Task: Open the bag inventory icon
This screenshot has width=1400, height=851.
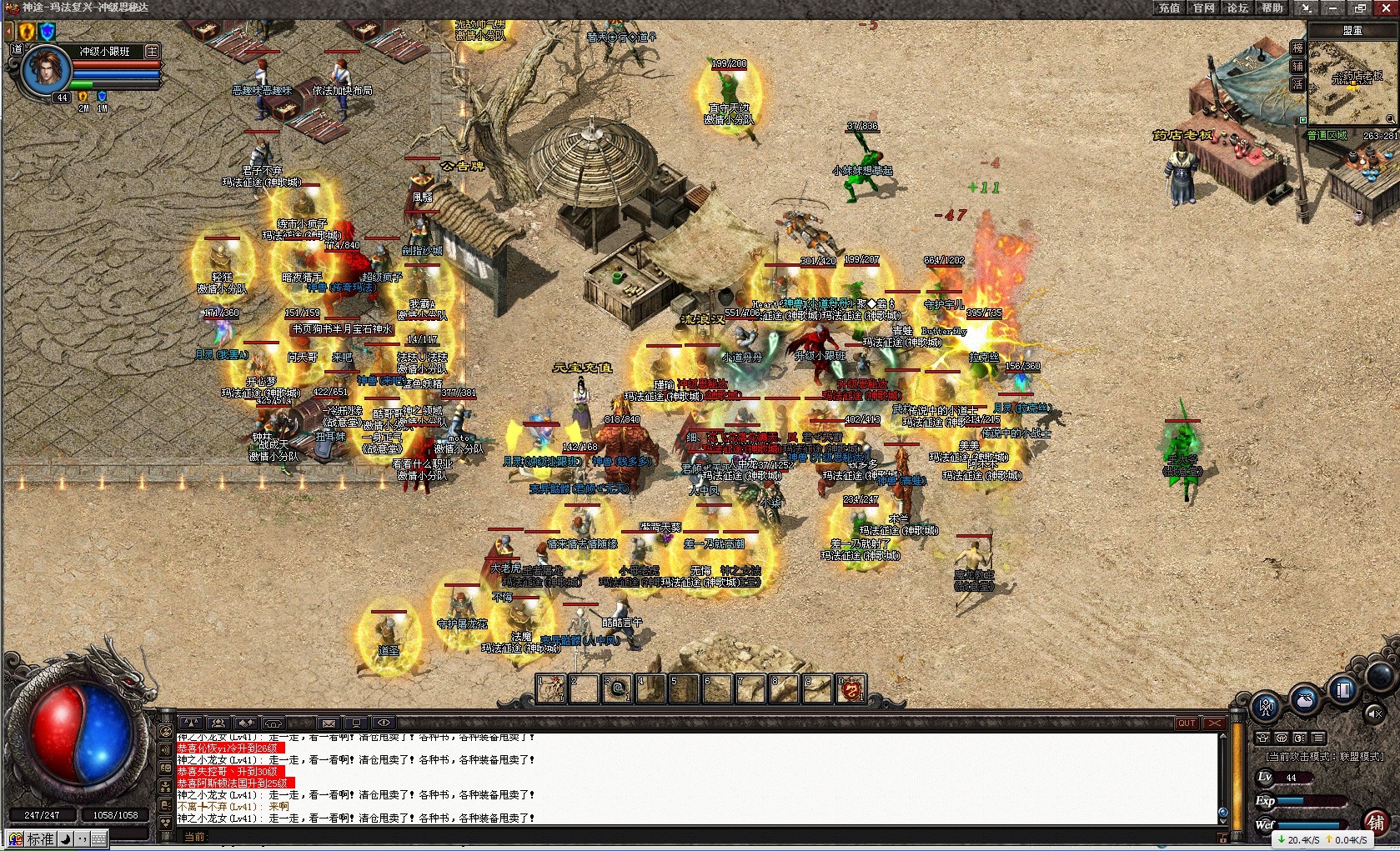Action: pos(1305,698)
